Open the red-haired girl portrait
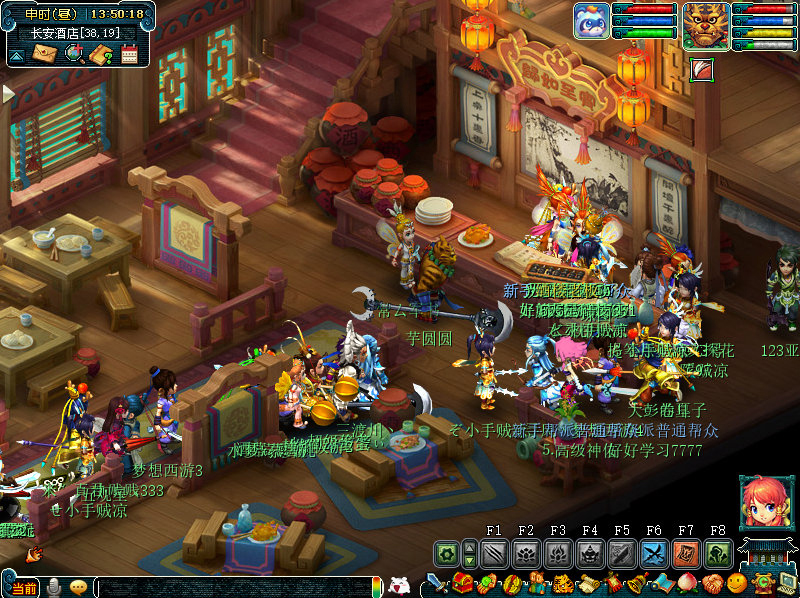Screen dimensions: 800x598 click(x=761, y=503)
